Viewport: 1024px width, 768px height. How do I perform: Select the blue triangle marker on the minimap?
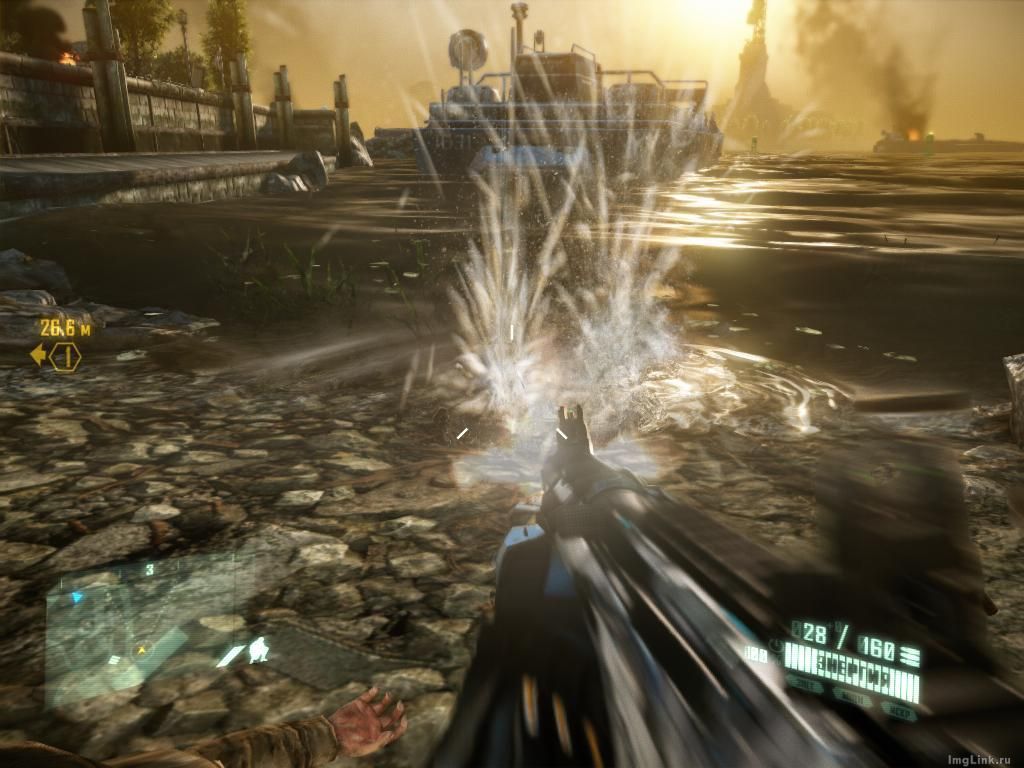76,598
